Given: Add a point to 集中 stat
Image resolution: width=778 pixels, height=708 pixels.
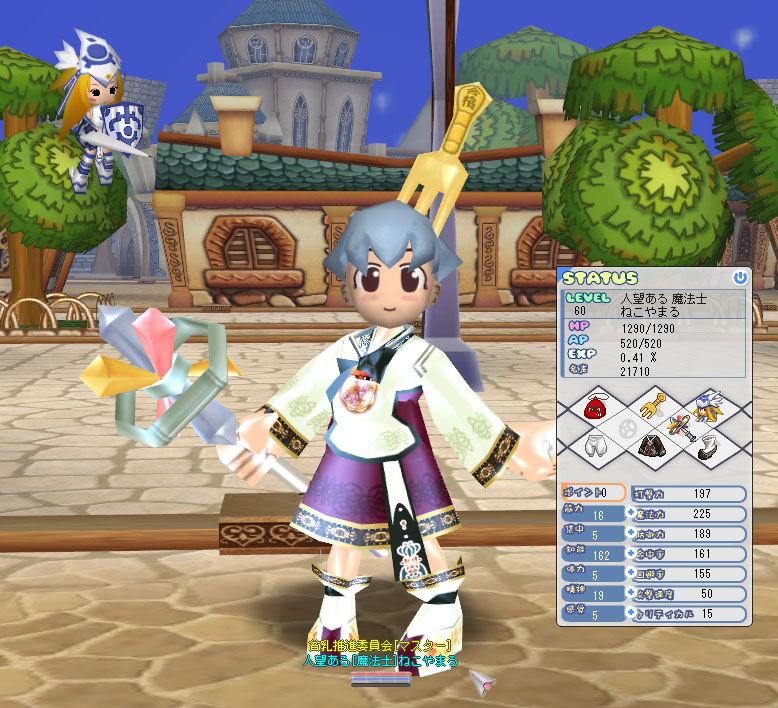Looking at the screenshot, I should 631,533.
